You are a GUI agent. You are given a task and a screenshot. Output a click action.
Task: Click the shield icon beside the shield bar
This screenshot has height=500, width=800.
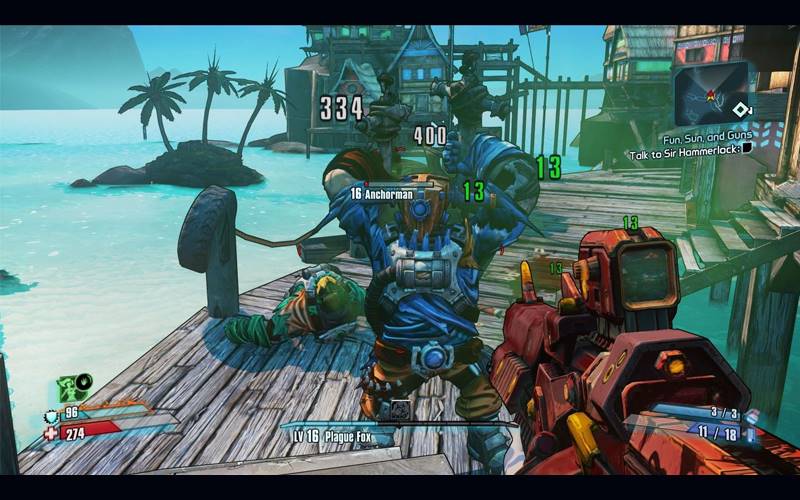point(51,415)
